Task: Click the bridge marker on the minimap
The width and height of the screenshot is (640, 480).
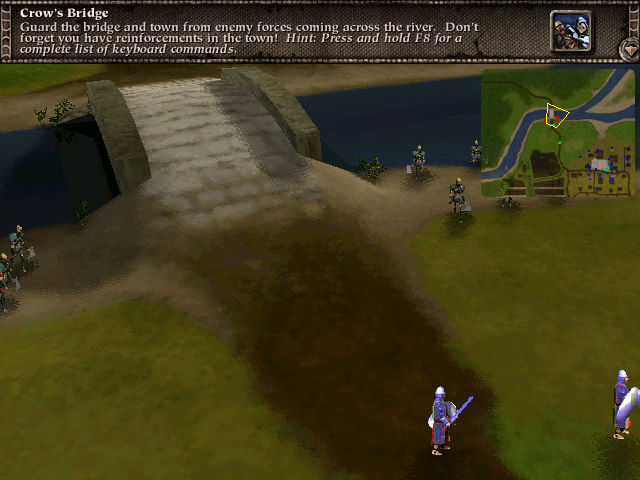Action: click(553, 116)
